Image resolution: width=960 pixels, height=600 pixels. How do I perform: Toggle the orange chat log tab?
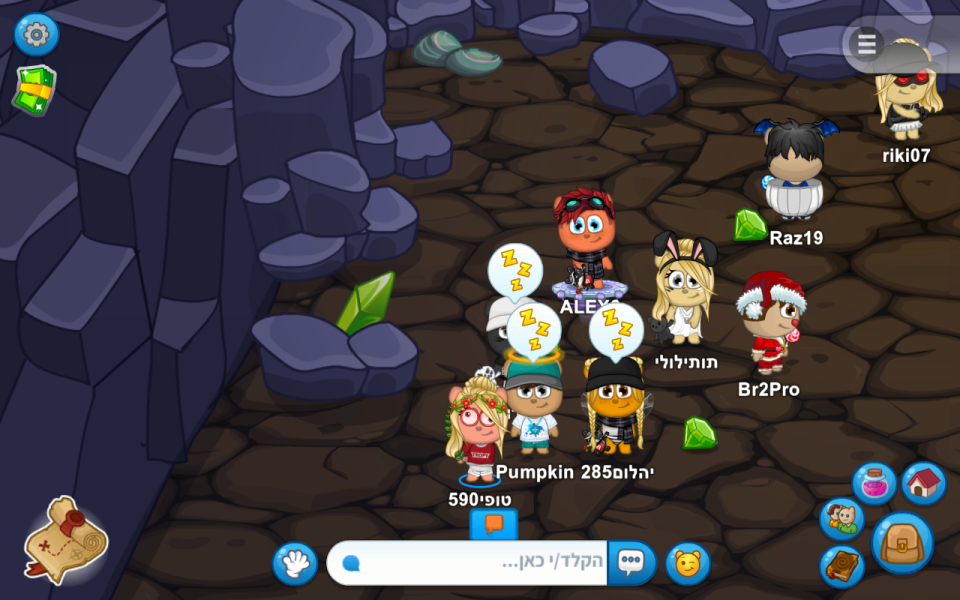(493, 524)
